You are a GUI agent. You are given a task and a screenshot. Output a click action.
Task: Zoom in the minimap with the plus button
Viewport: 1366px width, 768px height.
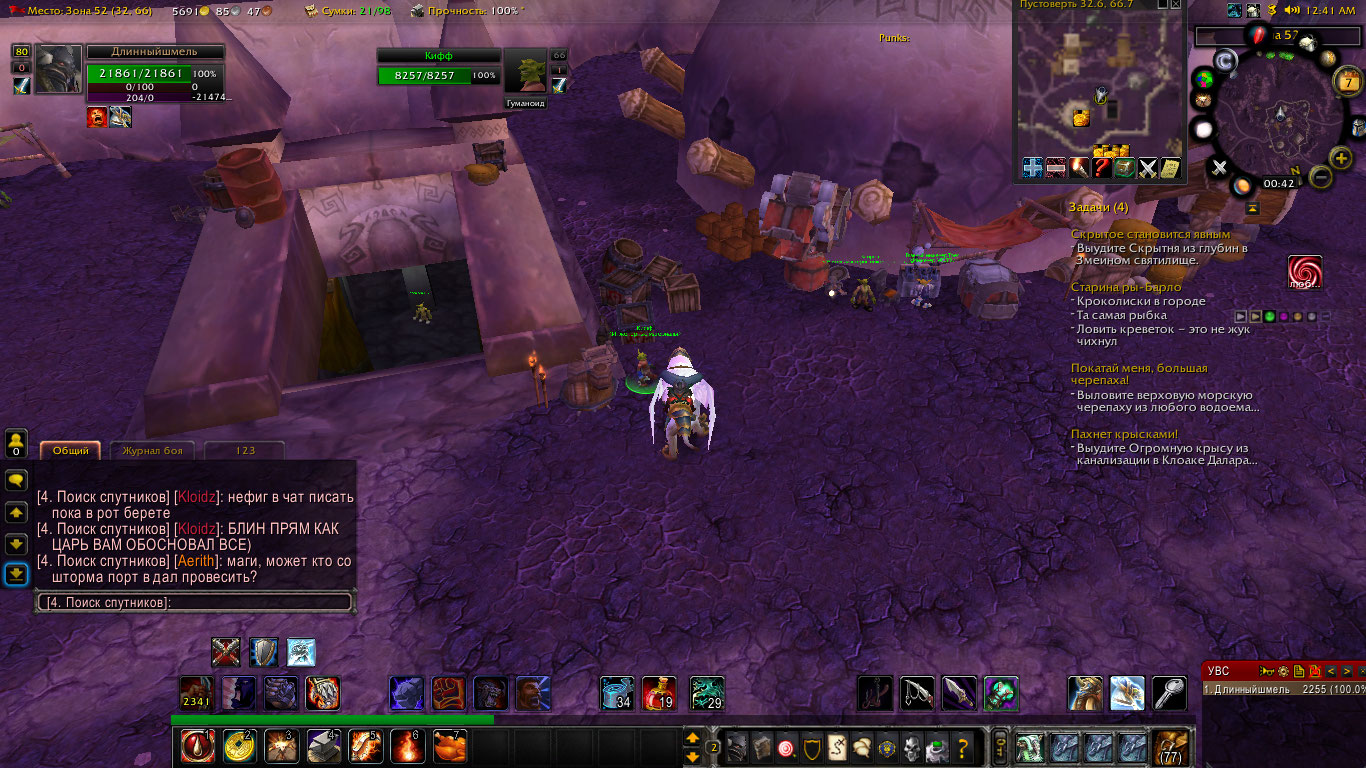click(x=1341, y=158)
